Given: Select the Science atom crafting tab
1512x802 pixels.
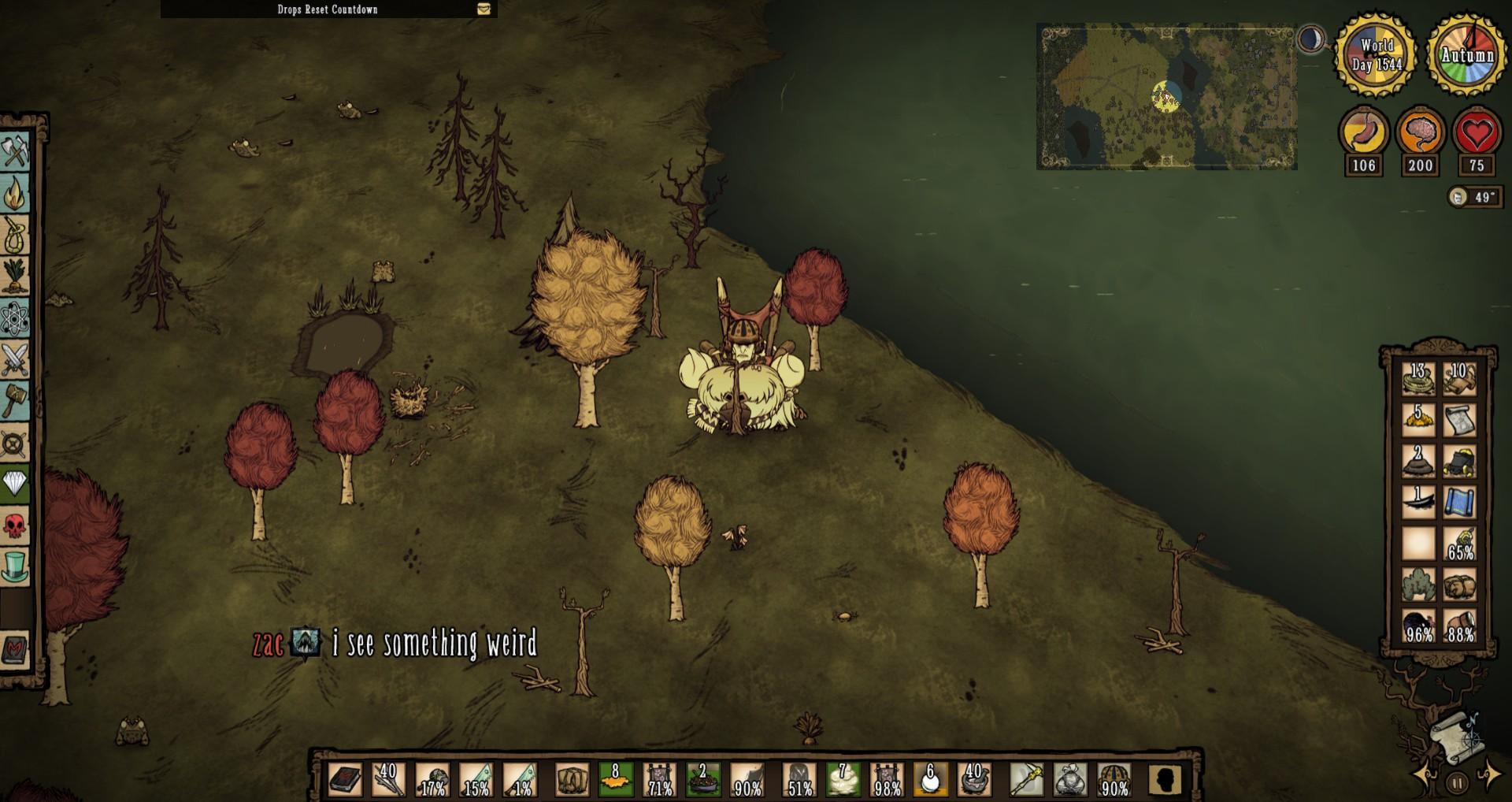Looking at the screenshot, I should (16, 318).
